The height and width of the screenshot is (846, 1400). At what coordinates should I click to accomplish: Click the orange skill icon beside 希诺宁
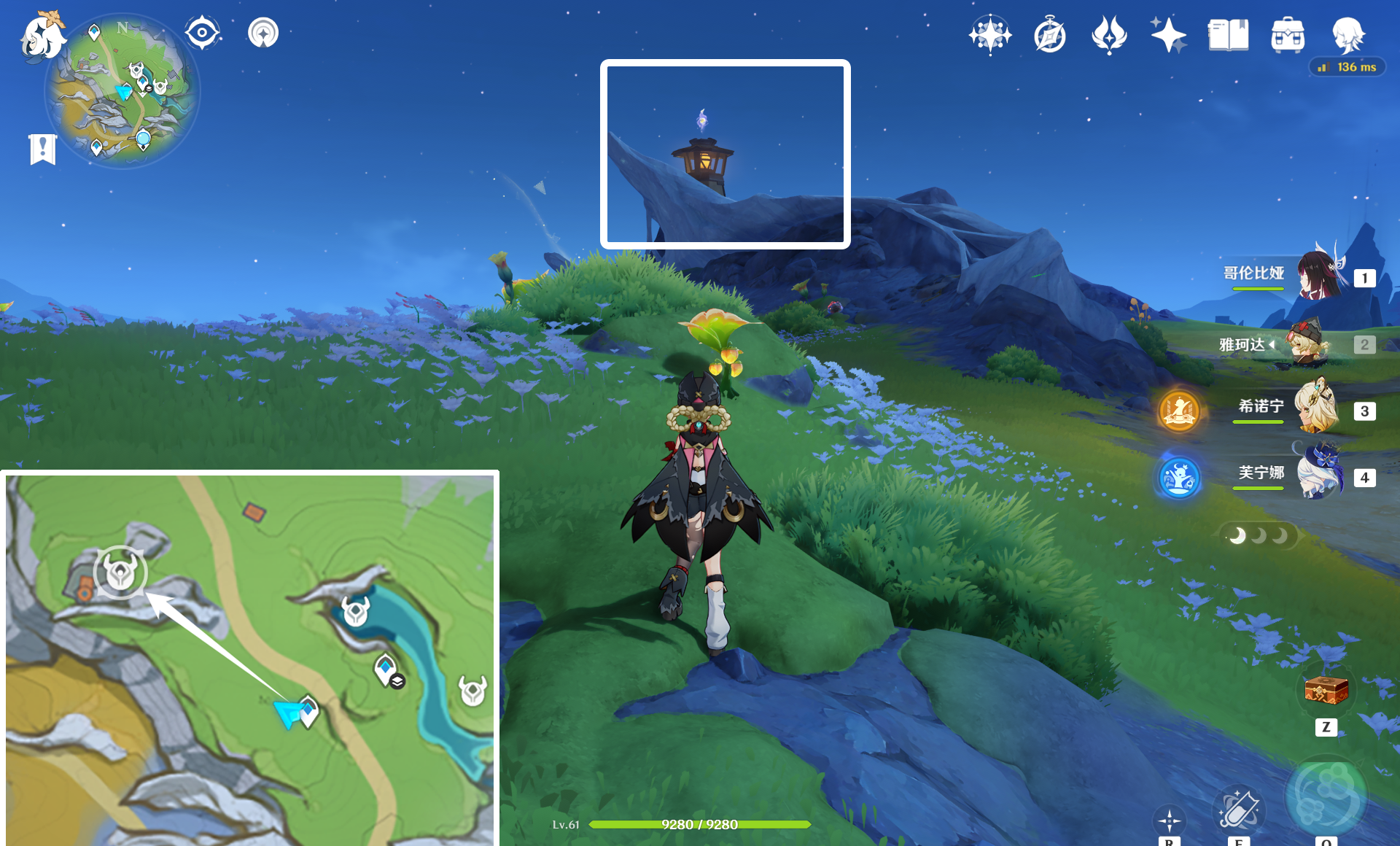point(1179,411)
